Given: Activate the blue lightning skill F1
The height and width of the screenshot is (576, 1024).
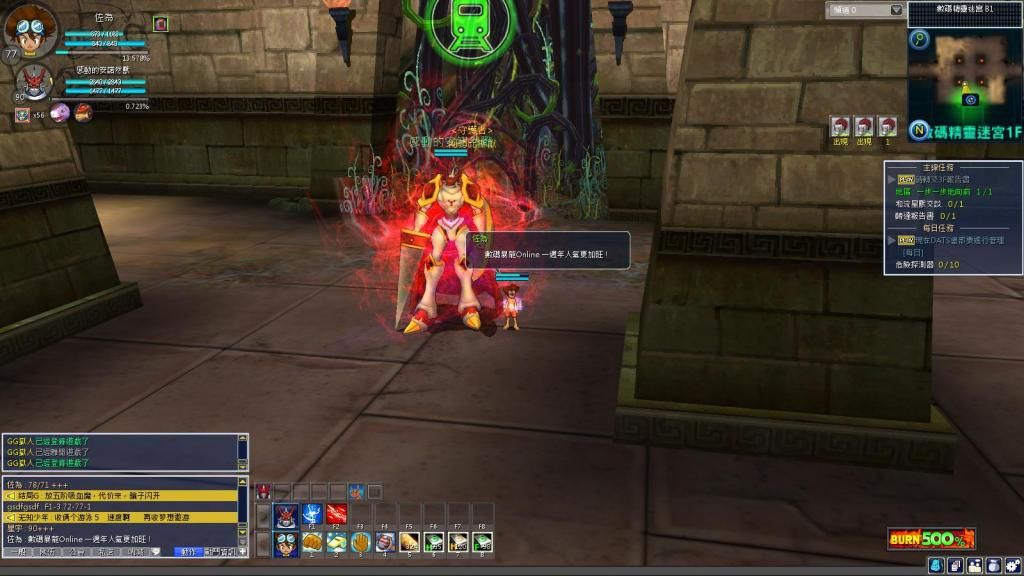Looking at the screenshot, I should (x=311, y=515).
